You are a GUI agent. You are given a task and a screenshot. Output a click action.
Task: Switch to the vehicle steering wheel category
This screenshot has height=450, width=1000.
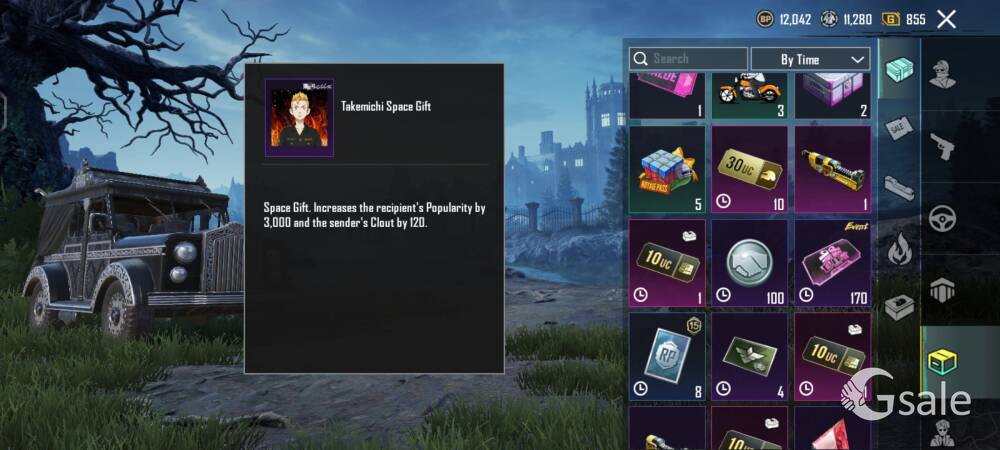pyautogui.click(x=942, y=218)
